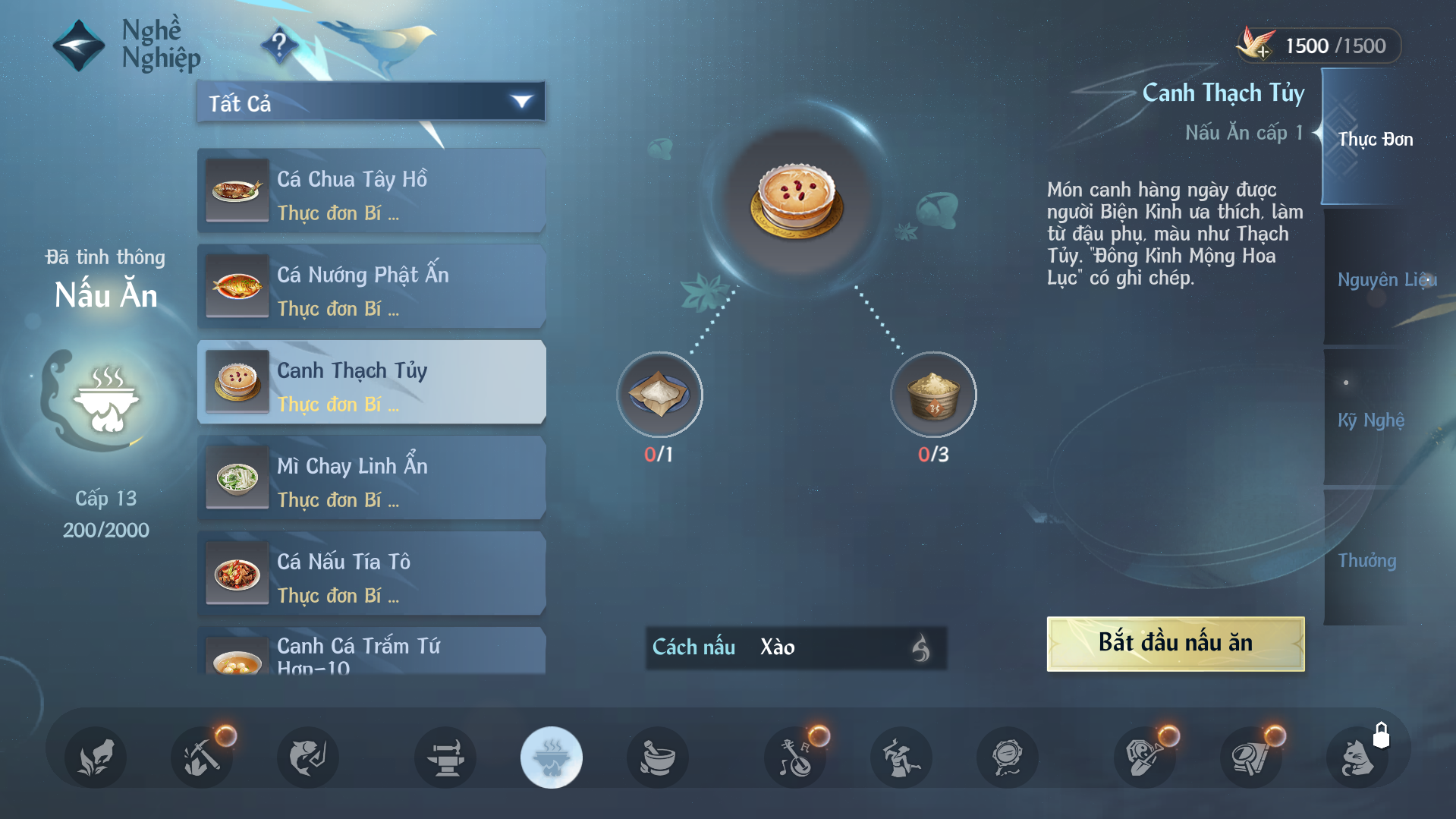This screenshot has width=1456, height=819.
Task: Open the Tất Cả filter dropdown
Action: coord(371,102)
